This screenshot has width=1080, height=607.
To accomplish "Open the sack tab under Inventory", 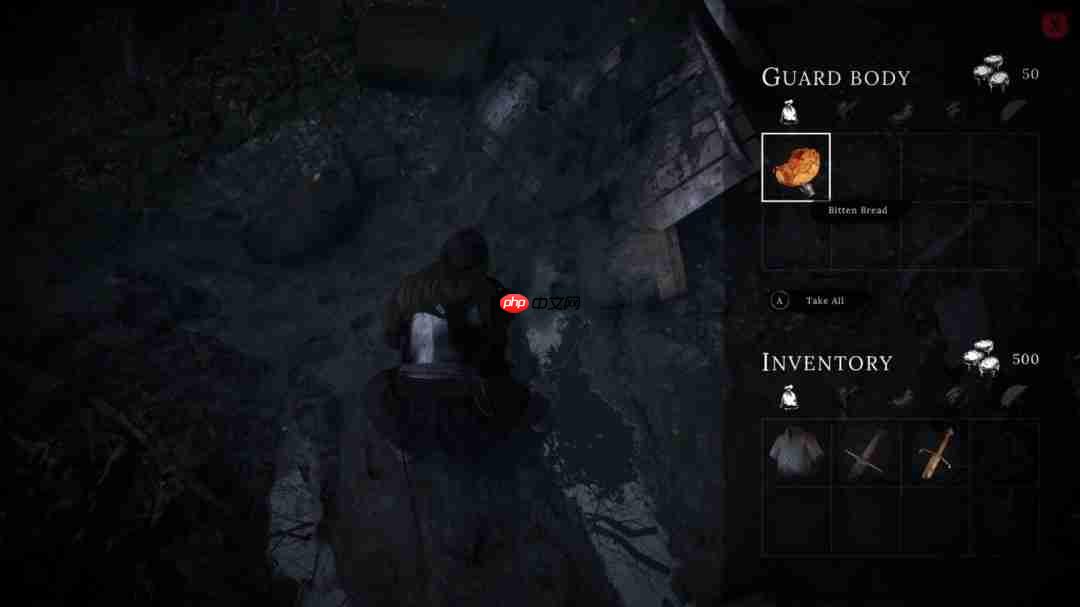I will coord(789,398).
